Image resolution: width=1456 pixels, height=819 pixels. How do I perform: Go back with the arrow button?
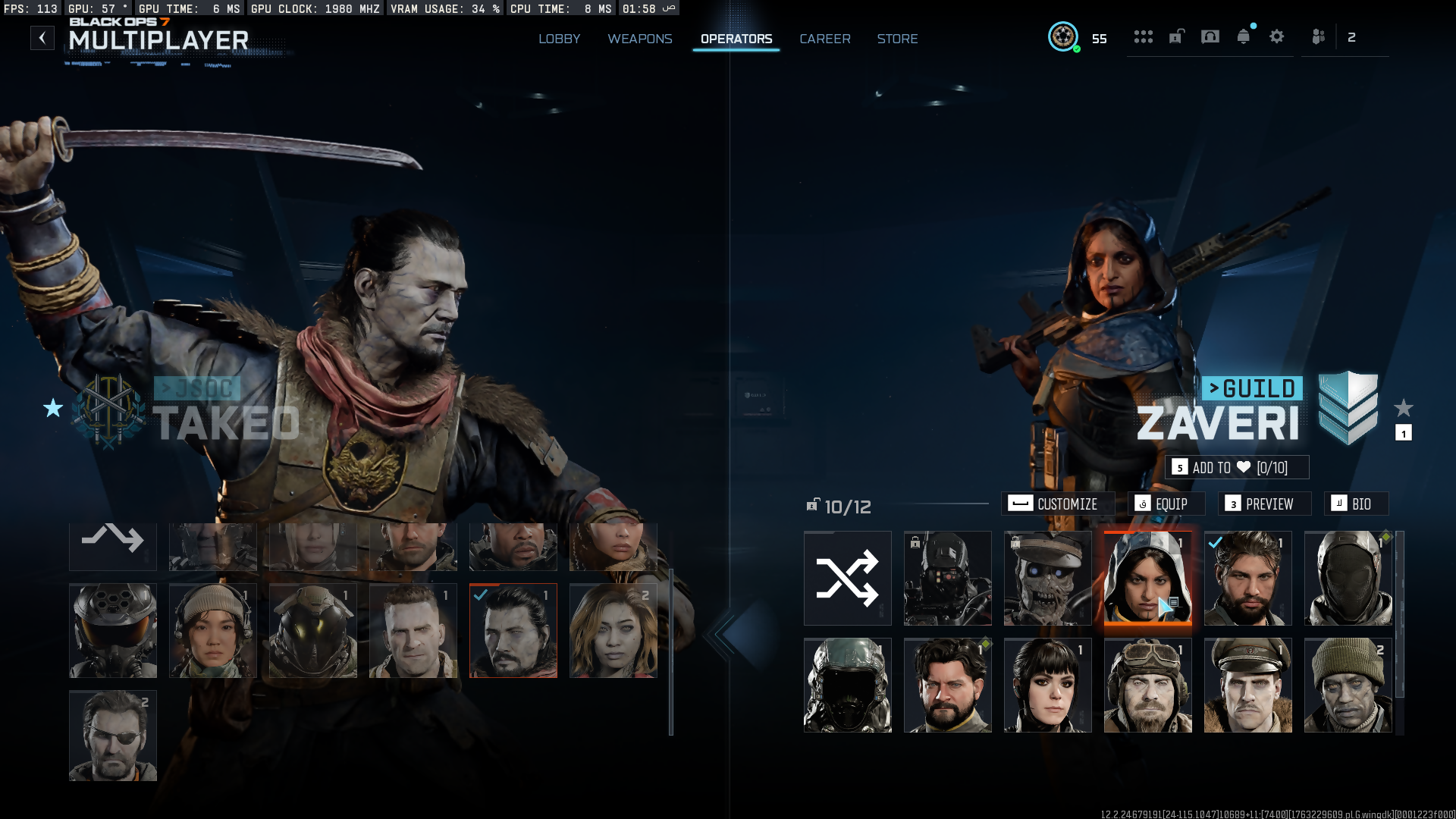(42, 38)
